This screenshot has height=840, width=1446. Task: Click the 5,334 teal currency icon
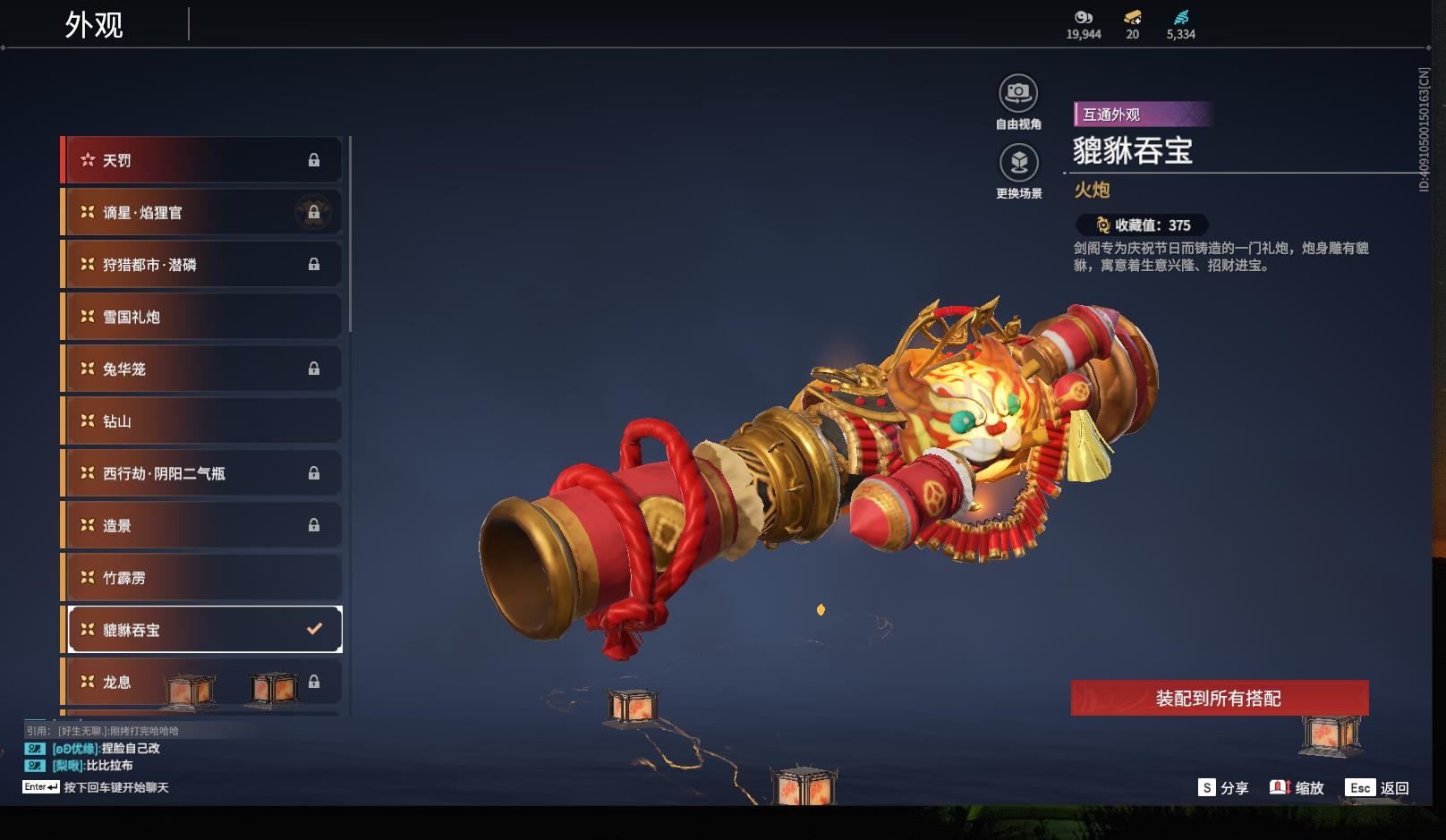[x=1180, y=17]
